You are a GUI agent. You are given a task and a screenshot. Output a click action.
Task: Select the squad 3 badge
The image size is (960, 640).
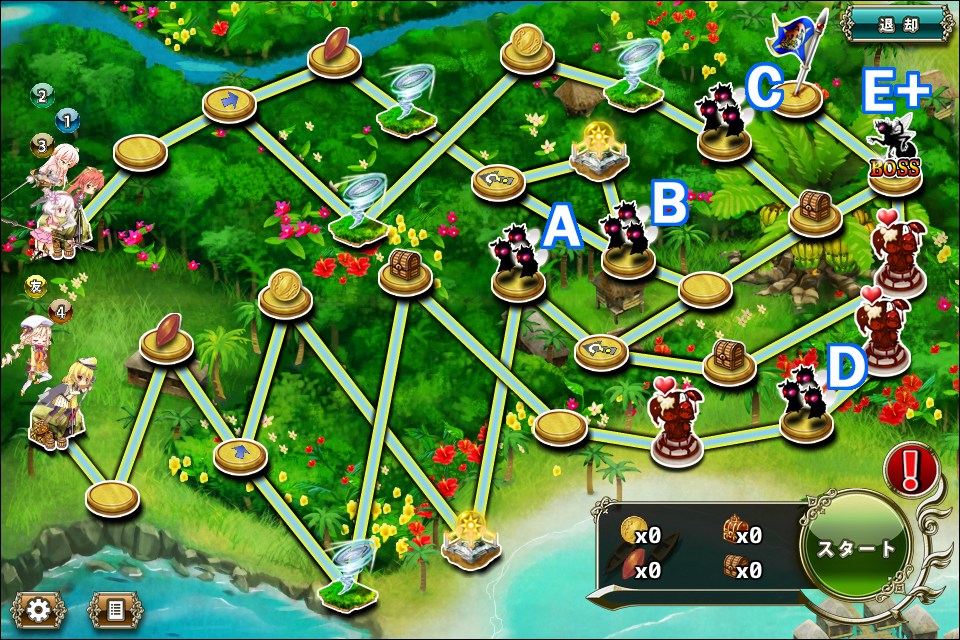point(42,145)
